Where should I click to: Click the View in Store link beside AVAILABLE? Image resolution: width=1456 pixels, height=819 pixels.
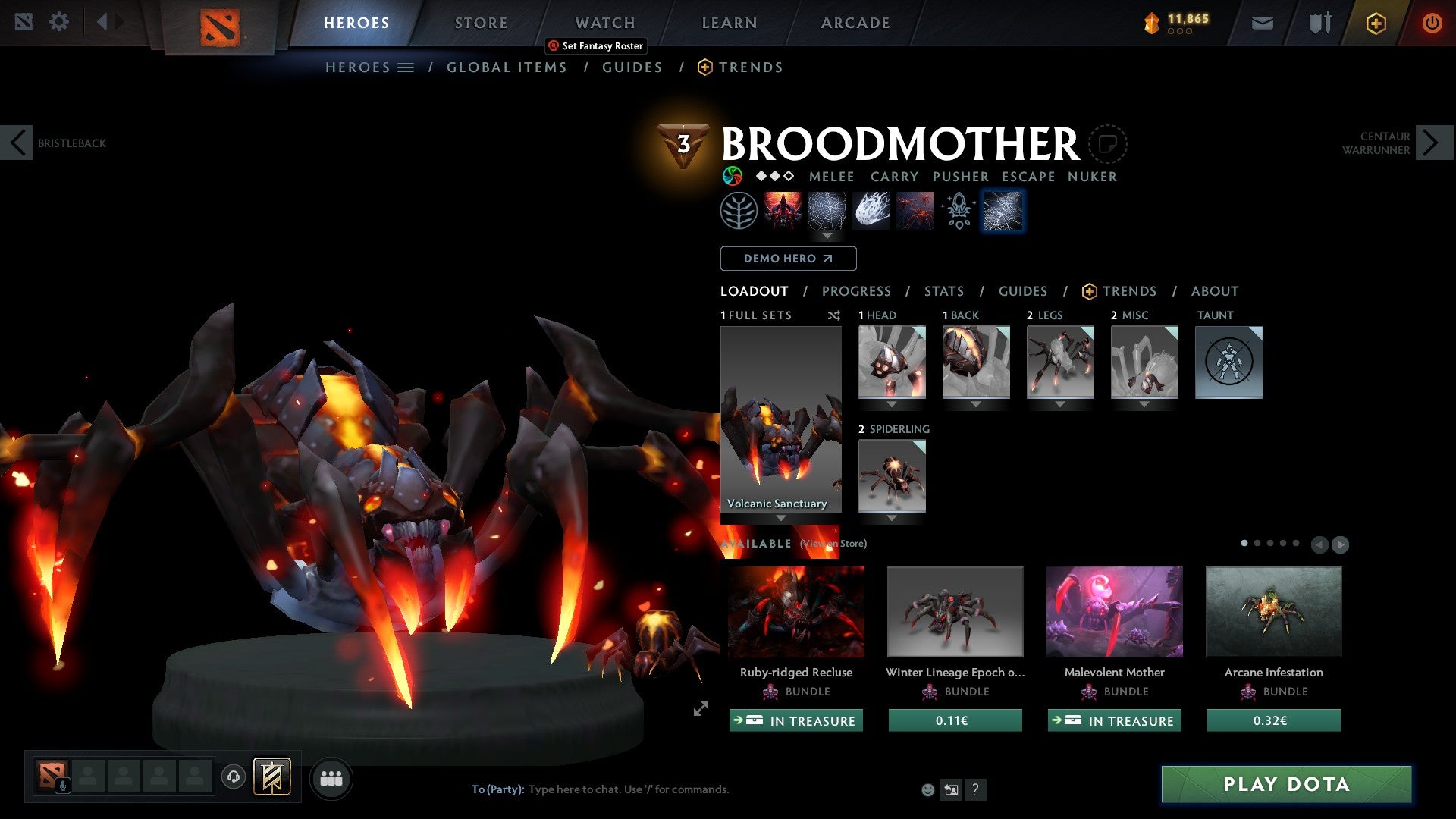(831, 544)
